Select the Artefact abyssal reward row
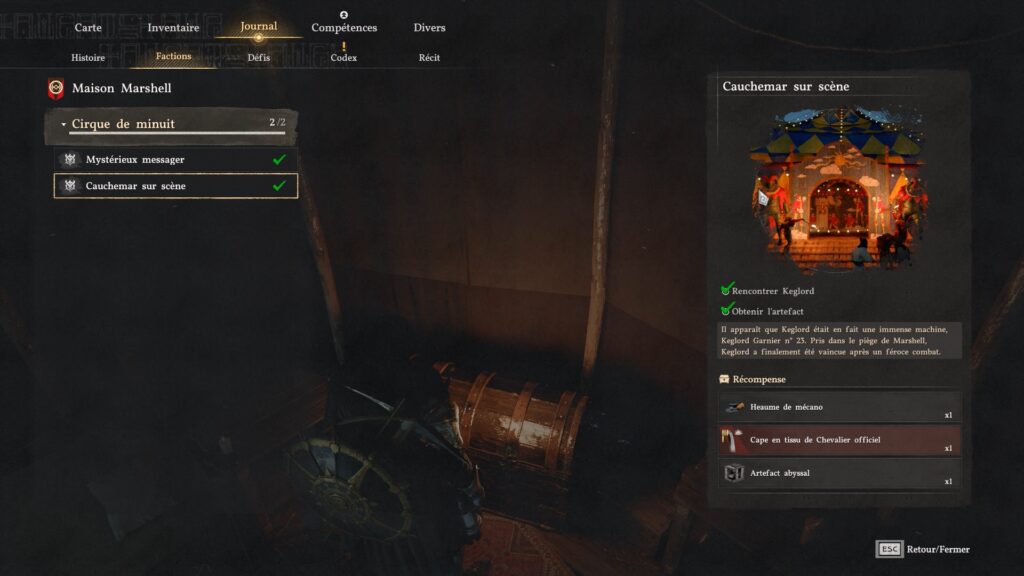1024x576 pixels. pos(839,473)
